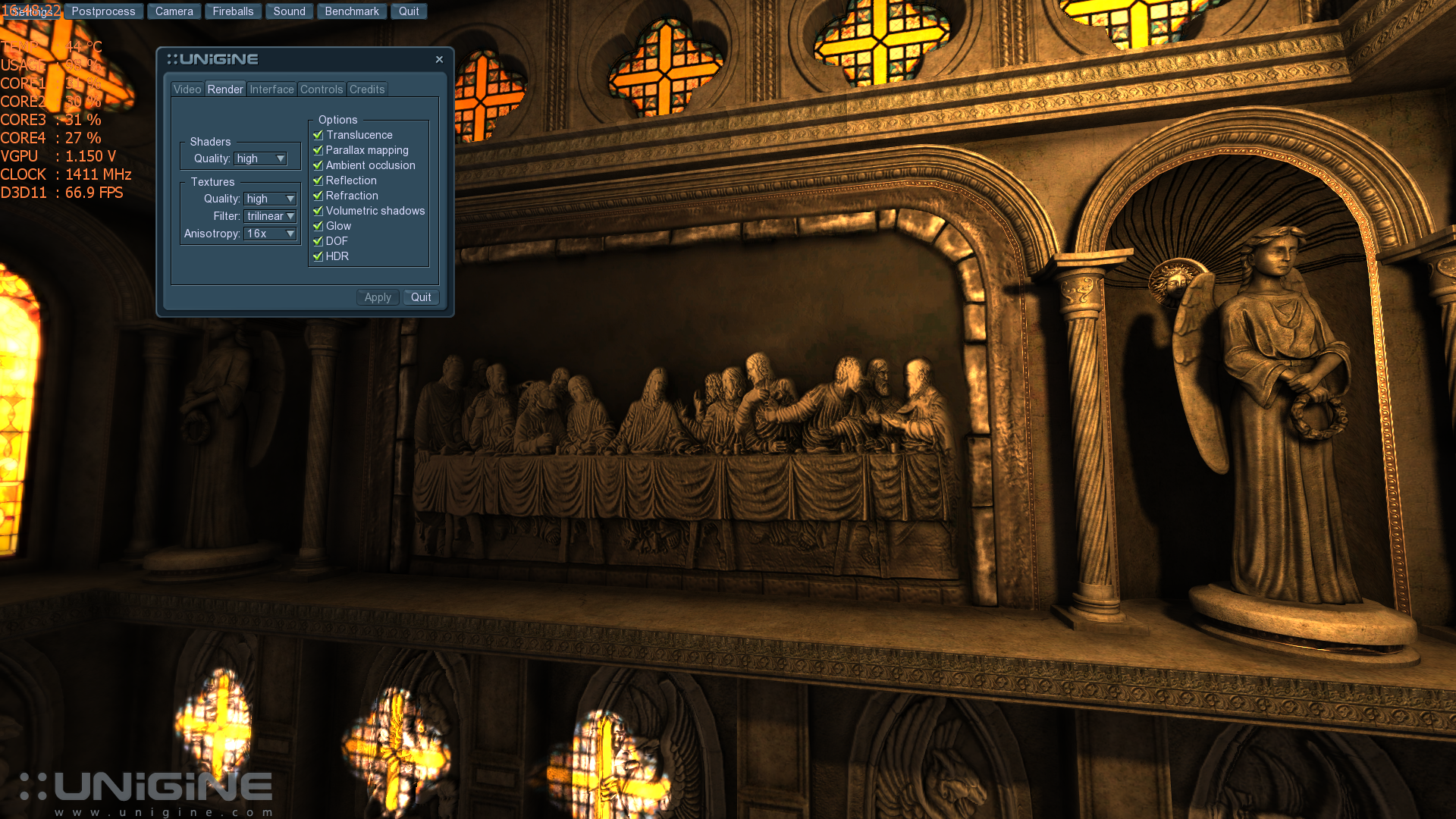Image resolution: width=1456 pixels, height=819 pixels.
Task: Toggle the HDR checkbox
Action: (318, 256)
